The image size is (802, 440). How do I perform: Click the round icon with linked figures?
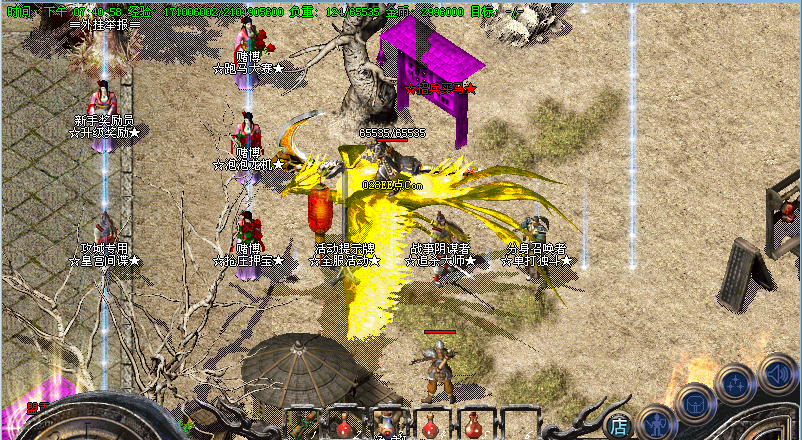735,384
